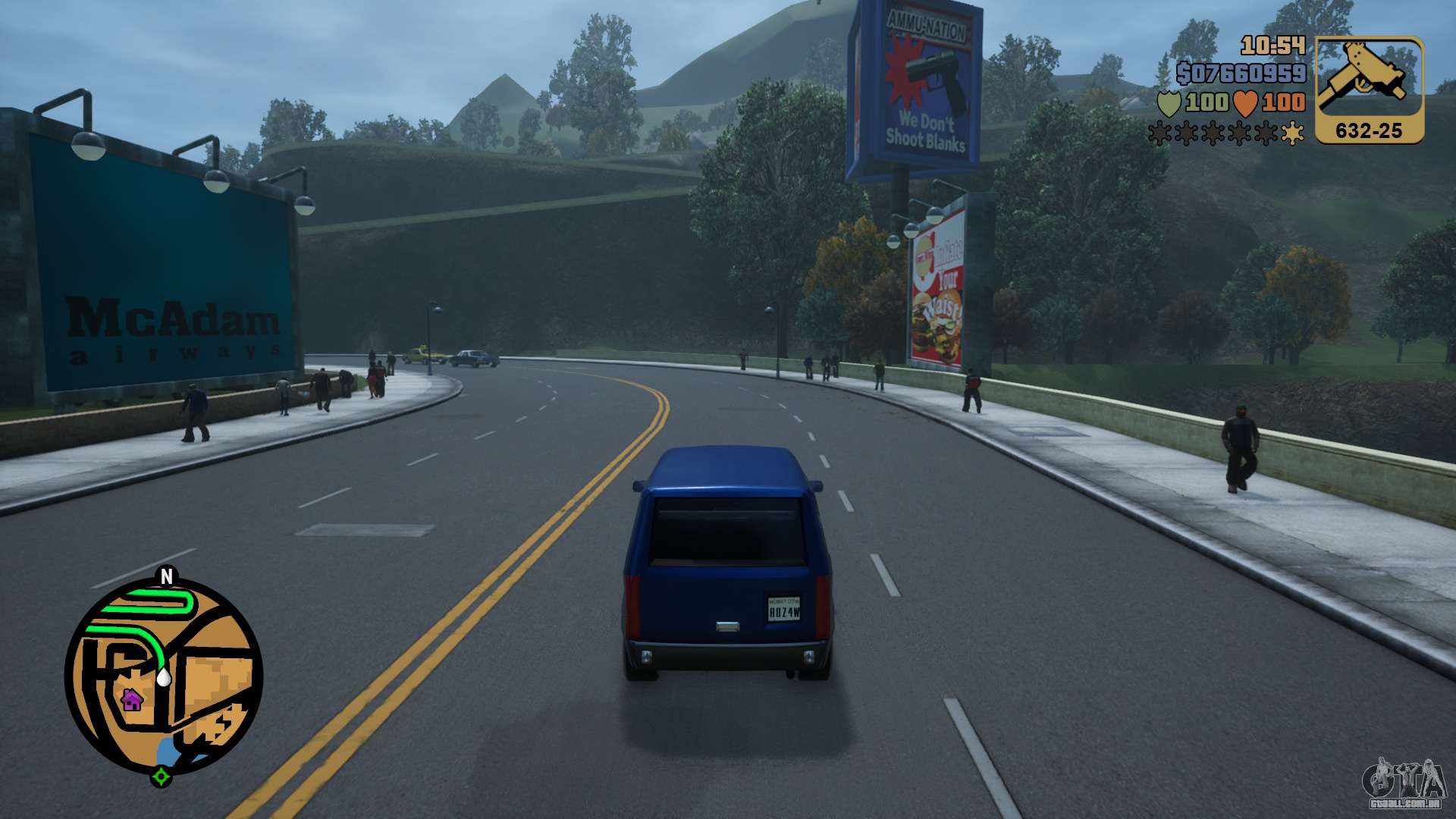The width and height of the screenshot is (1456, 819).
Task: Click the white player arrow on radar
Action: [163, 676]
